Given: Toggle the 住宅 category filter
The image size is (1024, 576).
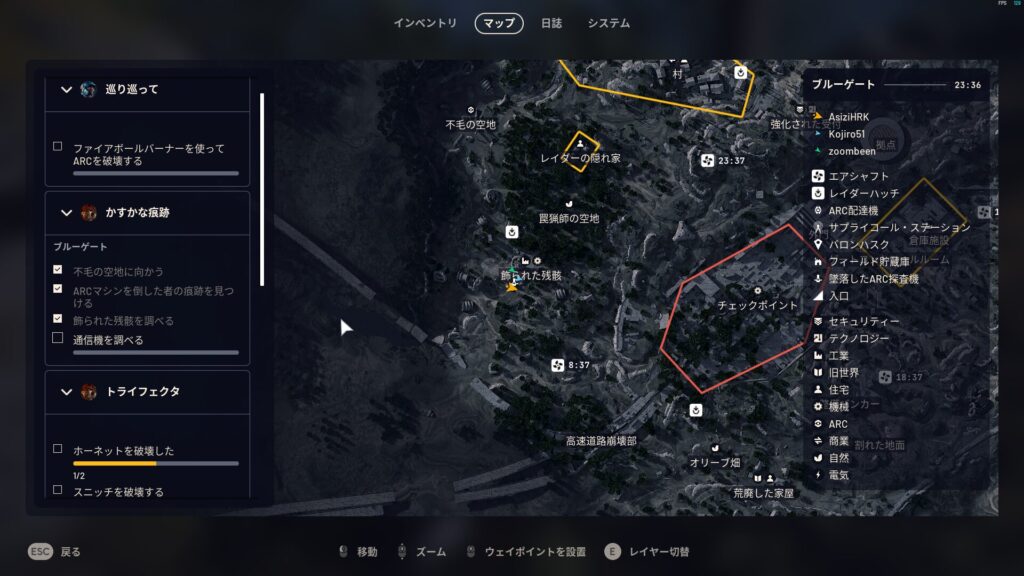Looking at the screenshot, I should pyautogui.click(x=838, y=389).
